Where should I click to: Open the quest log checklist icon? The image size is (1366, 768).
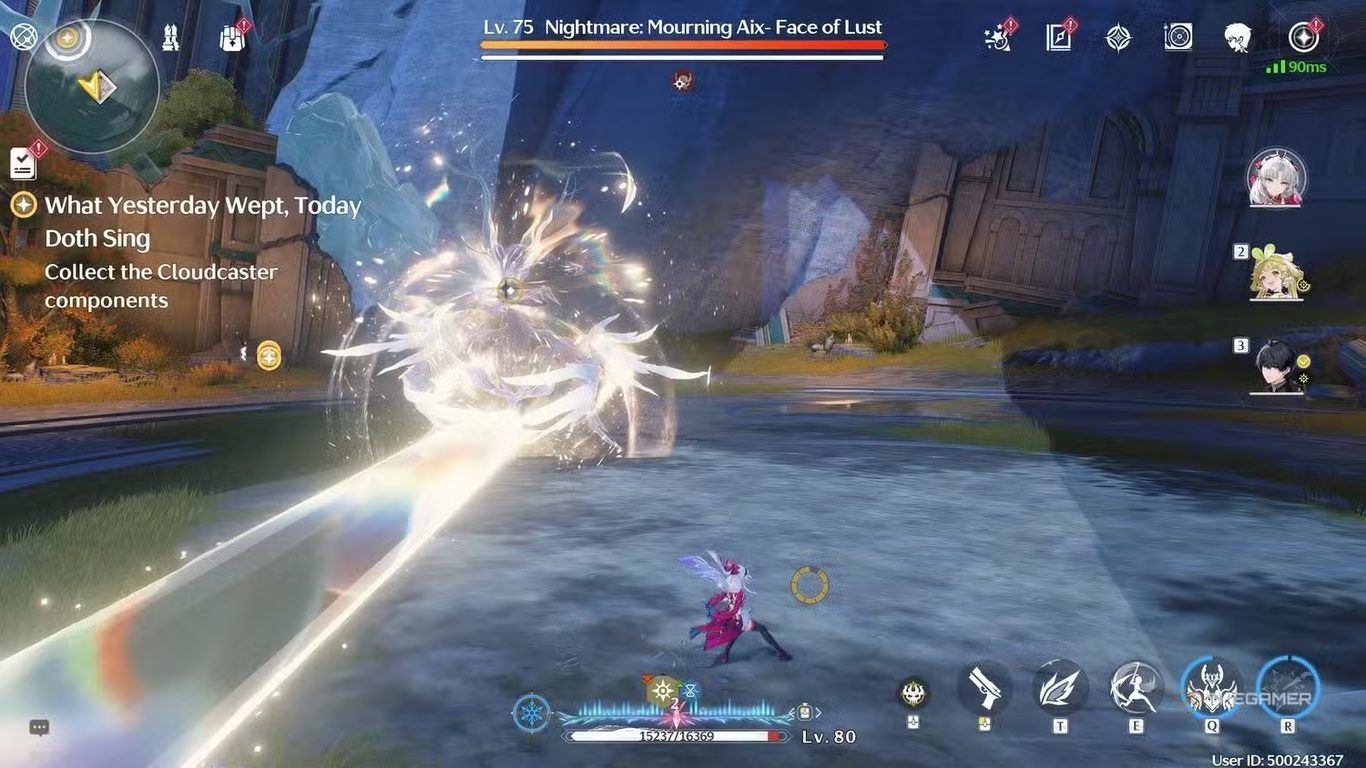click(x=23, y=163)
